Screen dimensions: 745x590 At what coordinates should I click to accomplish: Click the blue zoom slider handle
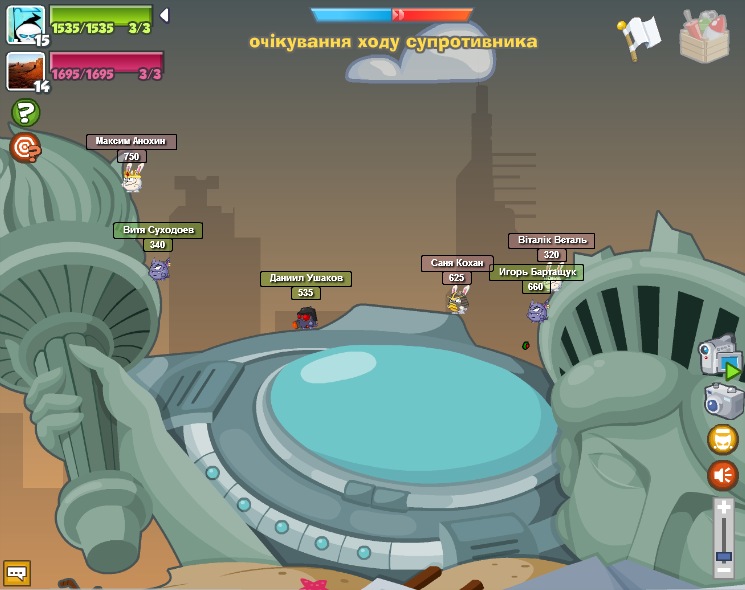(x=724, y=555)
